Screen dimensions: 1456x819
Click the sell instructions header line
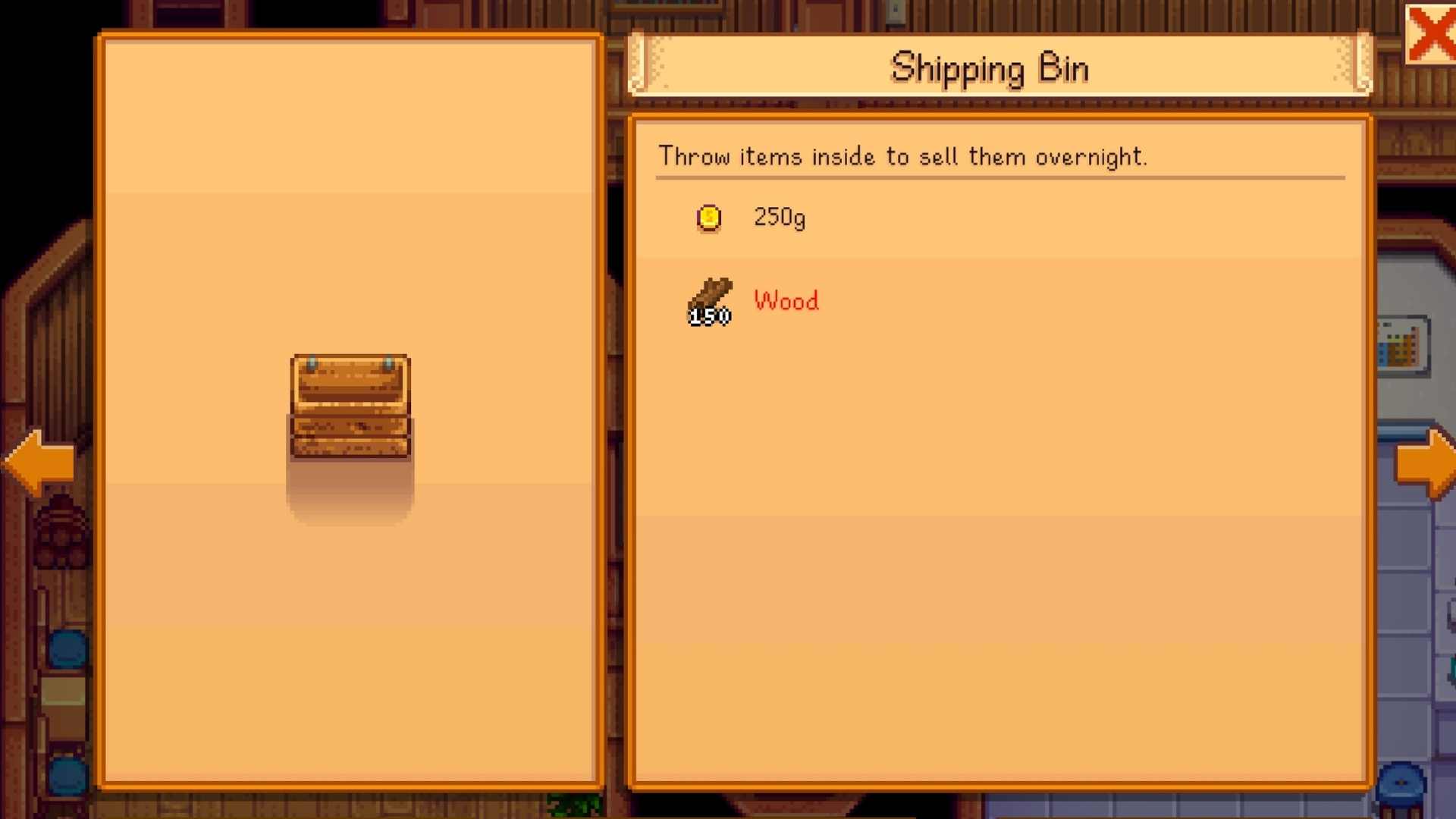tap(904, 156)
